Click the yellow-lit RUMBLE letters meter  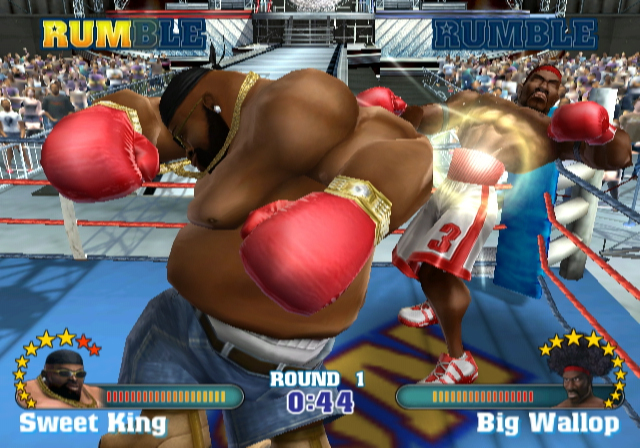click(124, 34)
